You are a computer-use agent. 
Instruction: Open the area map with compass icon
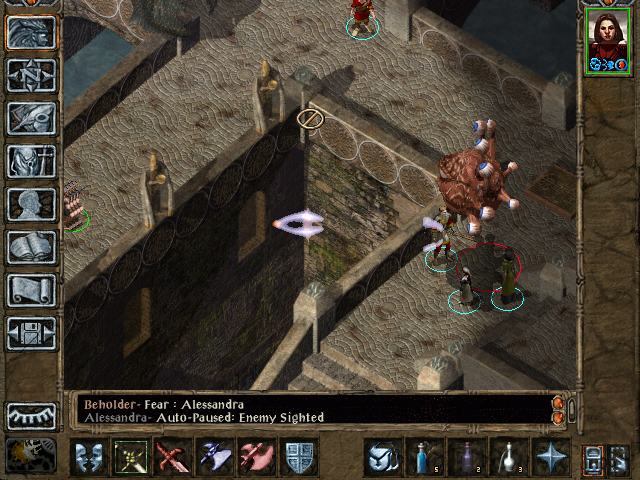(31, 75)
